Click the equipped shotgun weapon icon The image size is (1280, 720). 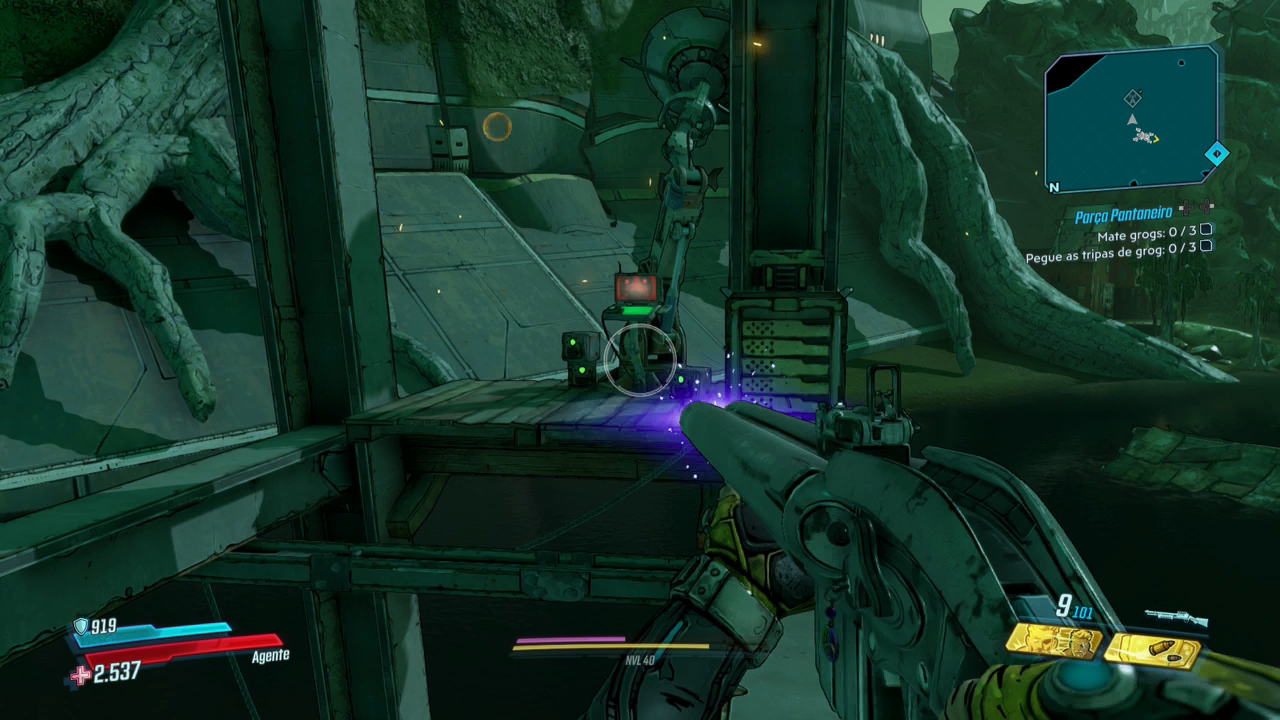[x=1176, y=617]
